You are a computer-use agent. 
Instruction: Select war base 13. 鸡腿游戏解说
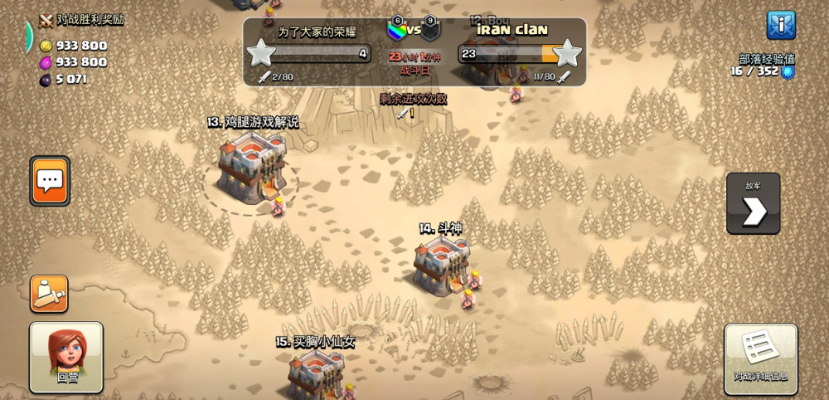tap(252, 163)
